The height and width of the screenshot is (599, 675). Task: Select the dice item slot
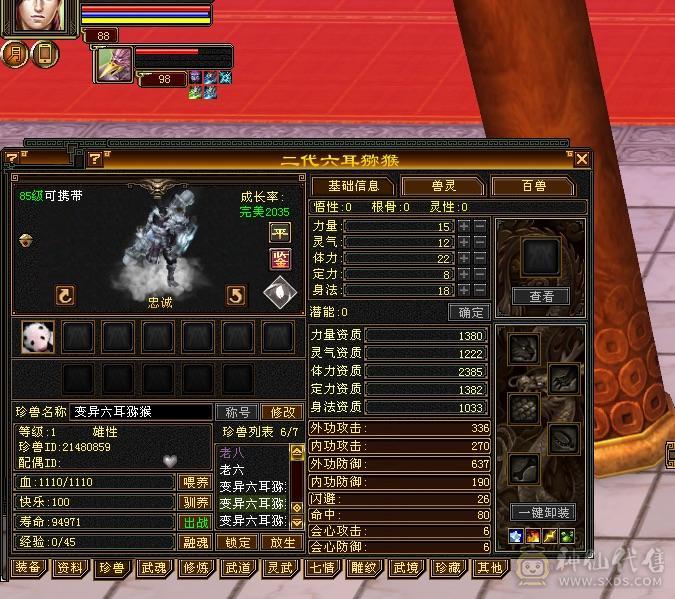[38, 338]
